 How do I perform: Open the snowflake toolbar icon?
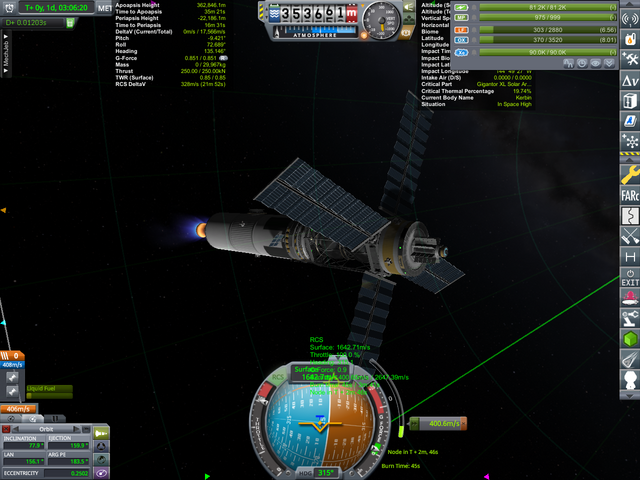(x=630, y=141)
